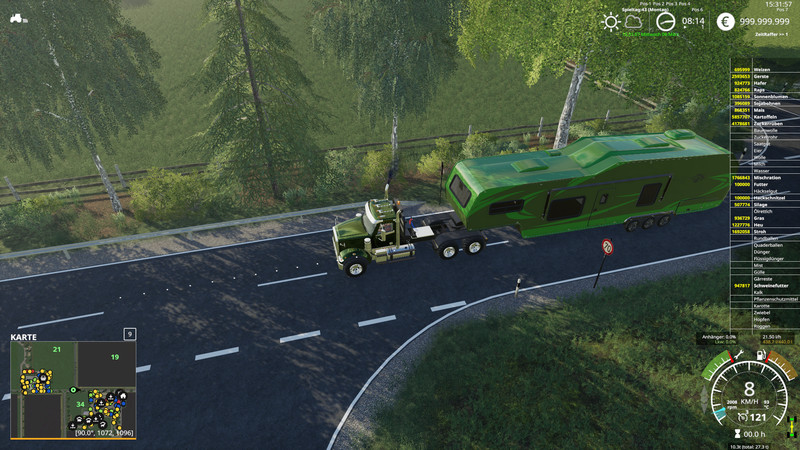Click the green player marker on the minimap
The width and height of the screenshot is (800, 450).
(x=72, y=388)
